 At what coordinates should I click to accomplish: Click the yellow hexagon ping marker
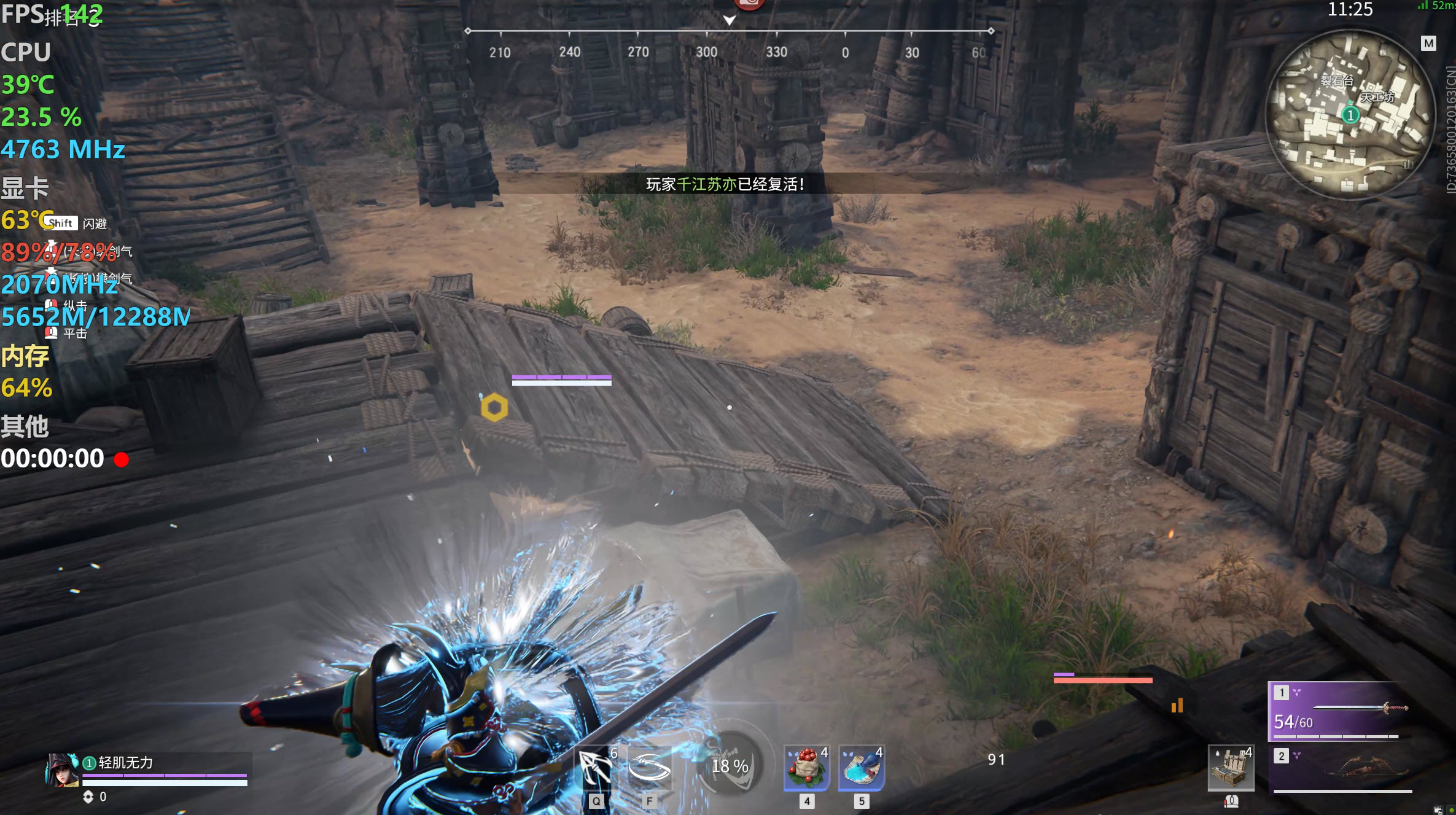pyautogui.click(x=494, y=408)
